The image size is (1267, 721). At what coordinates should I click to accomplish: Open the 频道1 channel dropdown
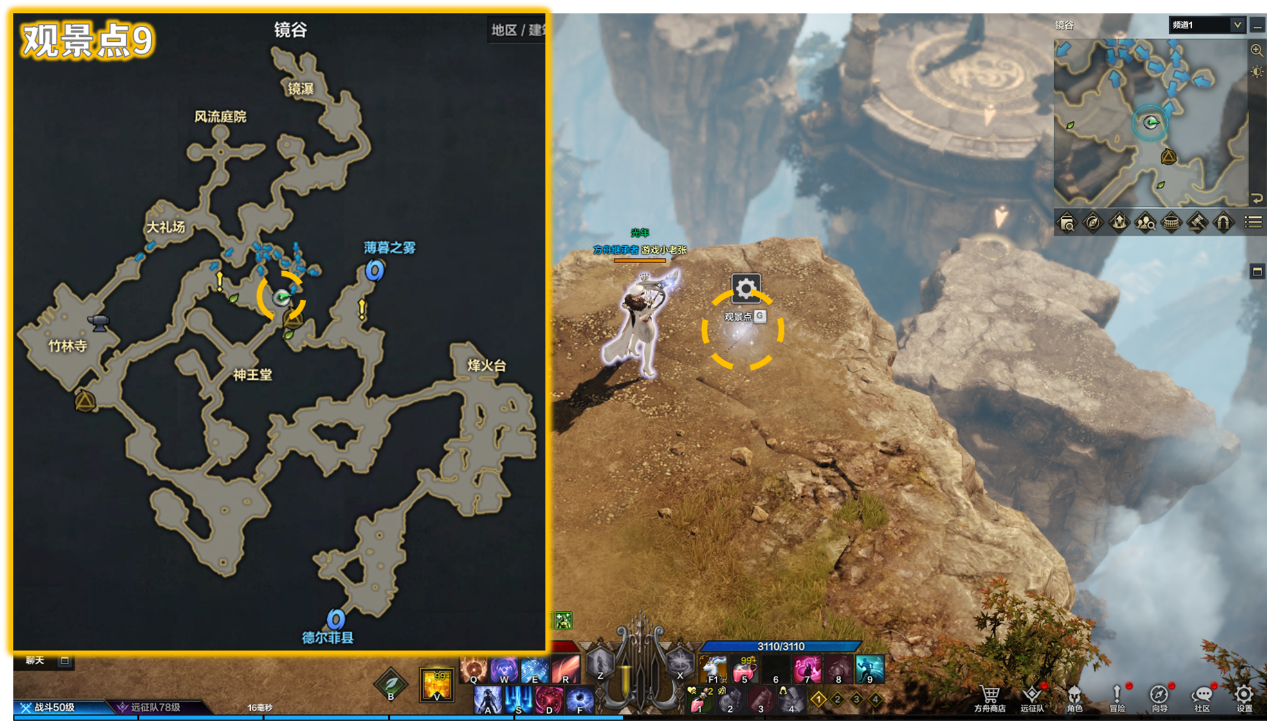tap(1207, 25)
